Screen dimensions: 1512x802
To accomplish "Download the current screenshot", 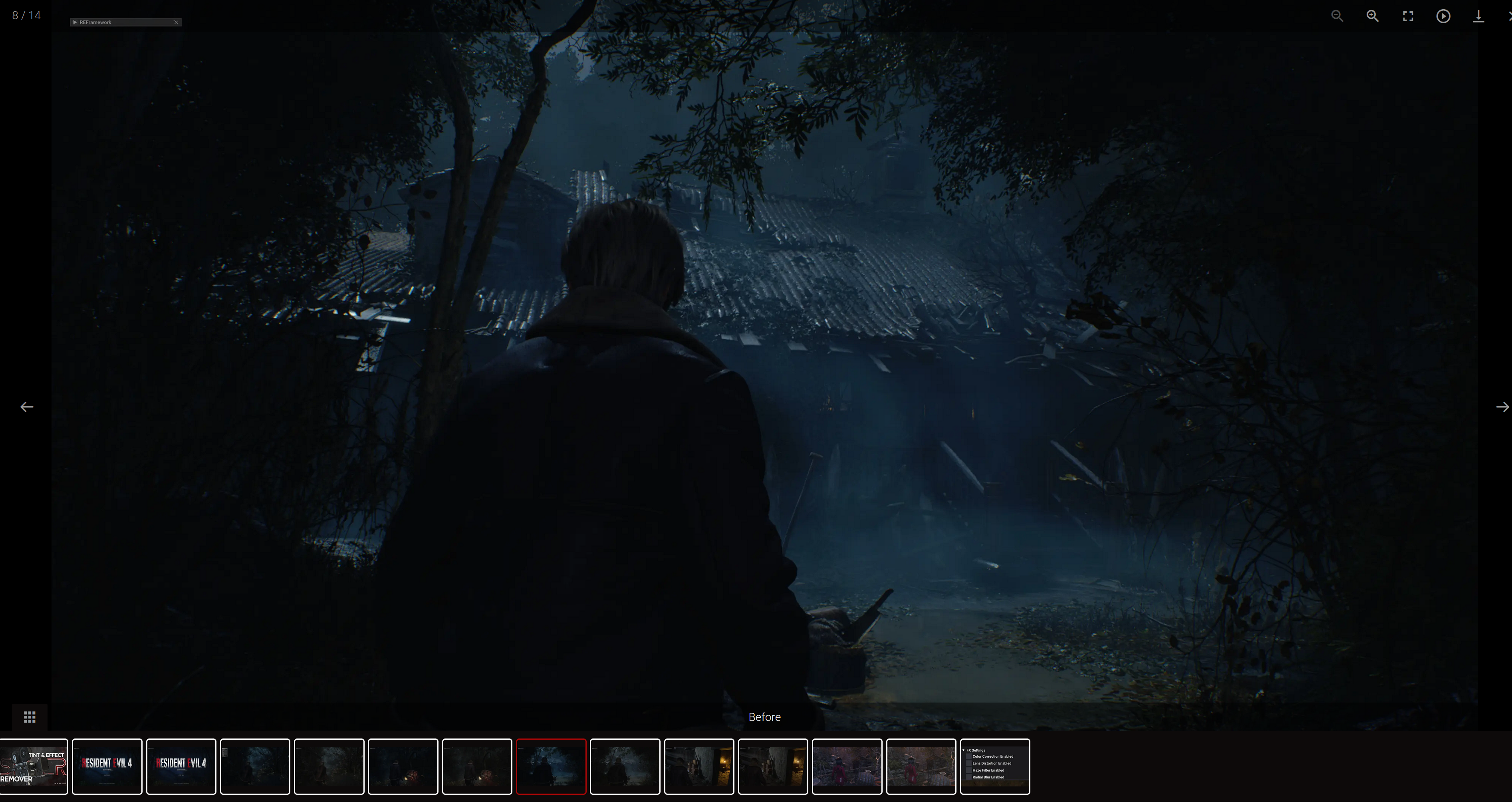I will pyautogui.click(x=1478, y=16).
